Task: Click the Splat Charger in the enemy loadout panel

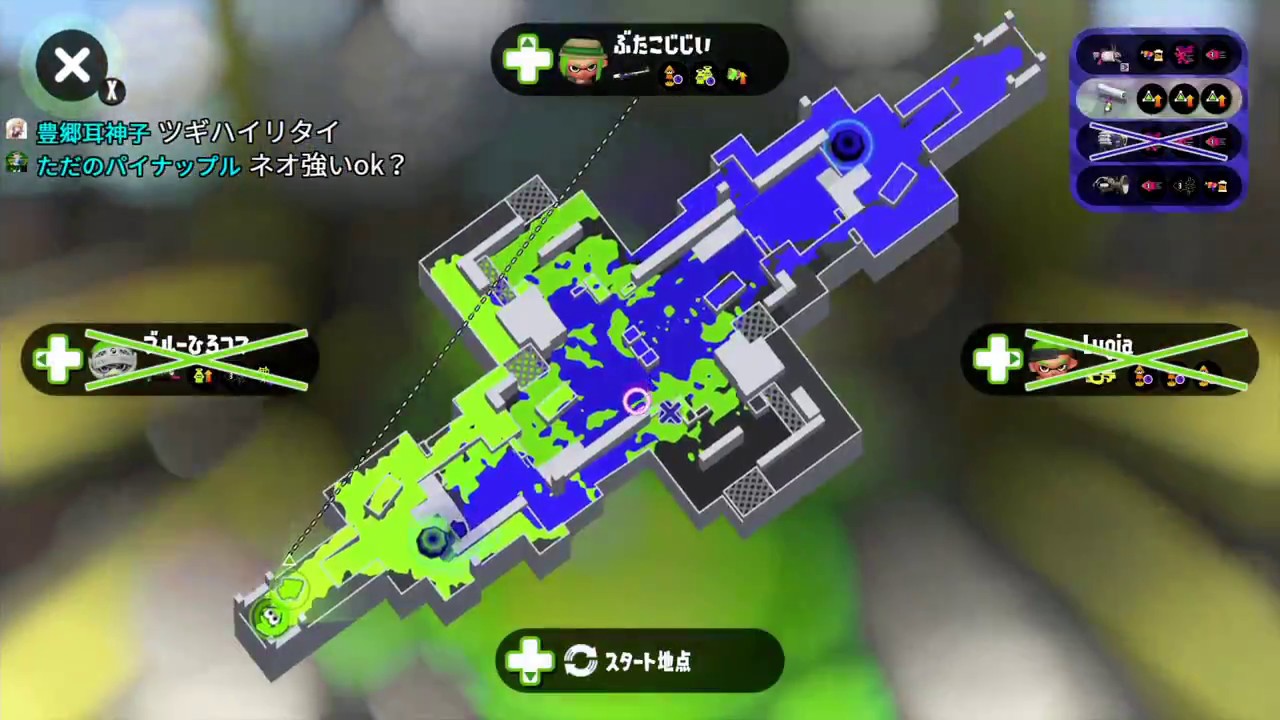Action: coord(1110,98)
